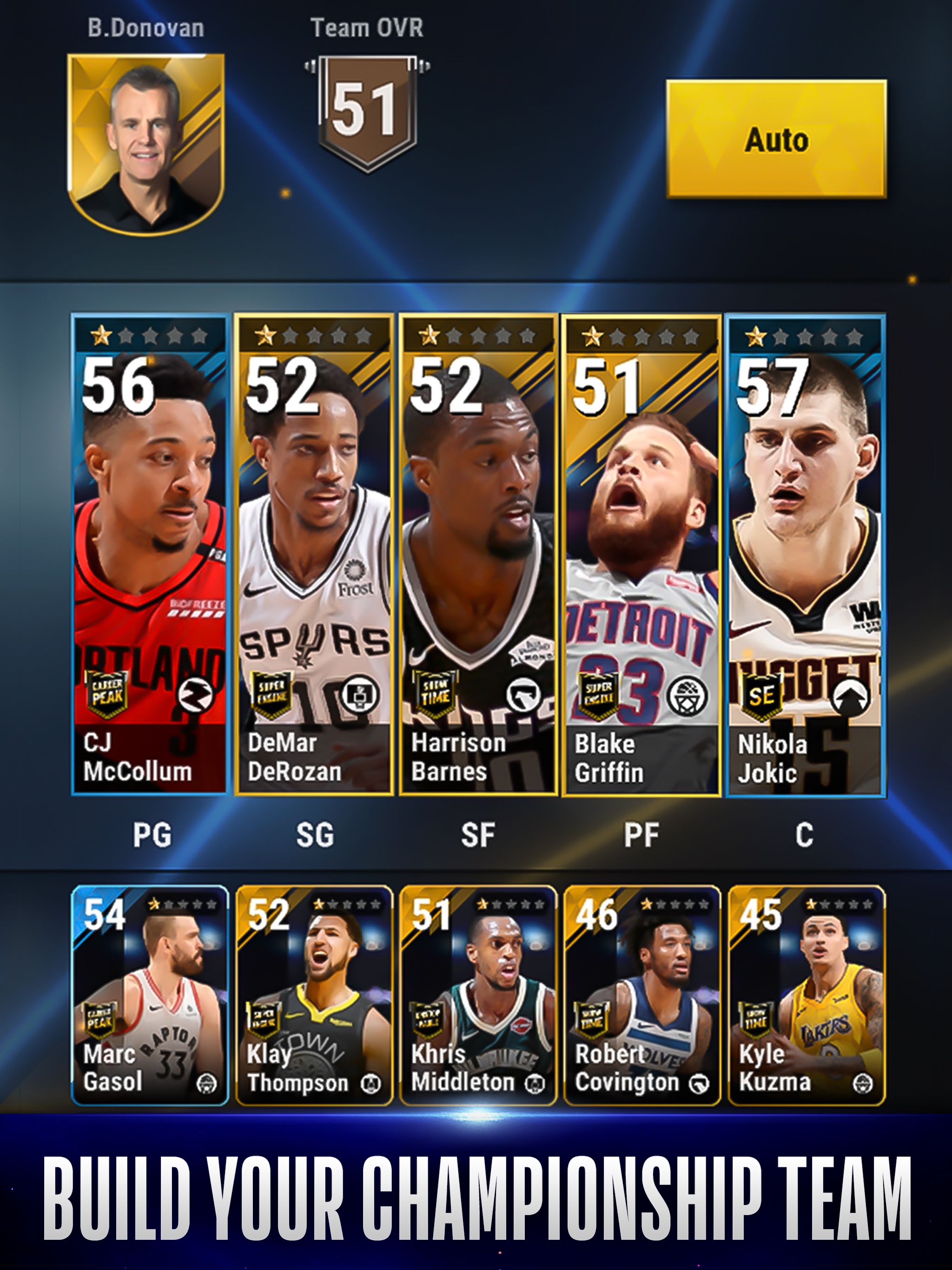This screenshot has width=952, height=1270.
Task: Select the C position label
Action: (806, 835)
